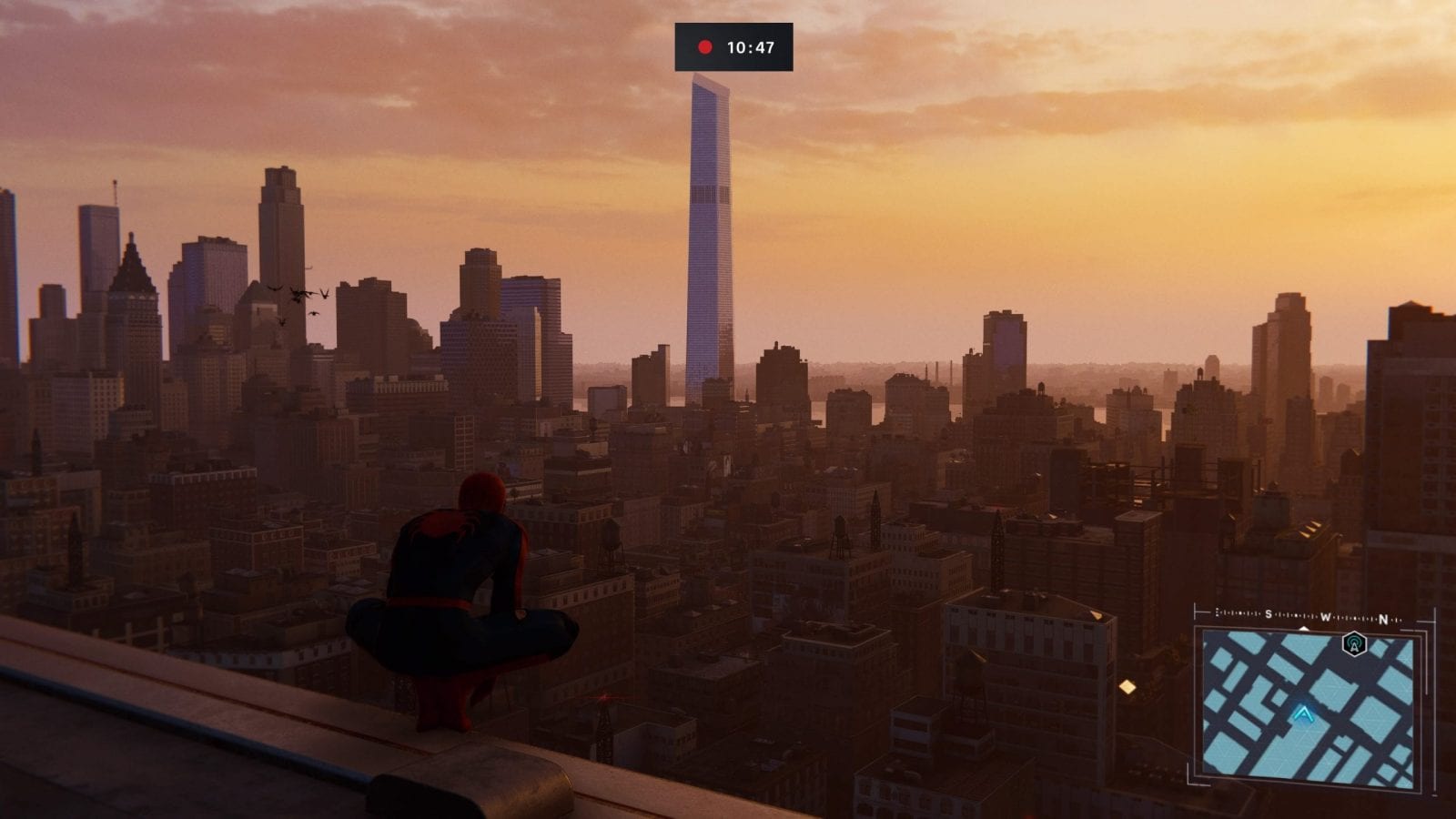Click the diamond waypoint marker
The image size is (1456, 819).
[x=1127, y=687]
